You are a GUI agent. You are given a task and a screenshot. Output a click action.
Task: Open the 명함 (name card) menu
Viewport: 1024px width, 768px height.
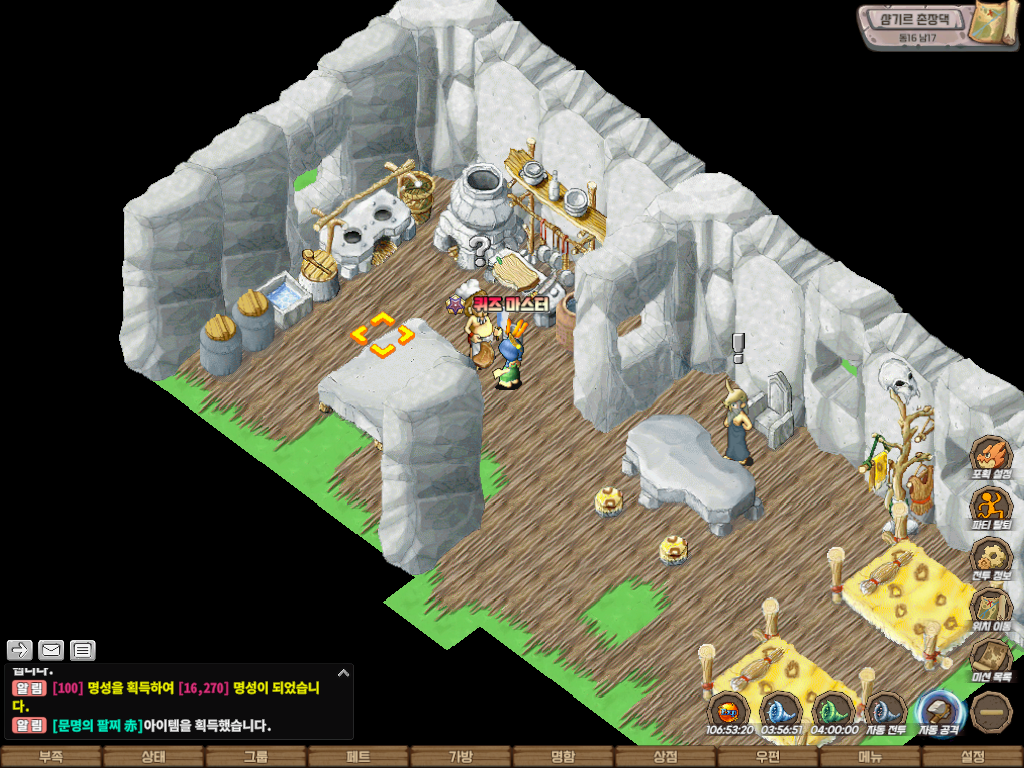563,757
